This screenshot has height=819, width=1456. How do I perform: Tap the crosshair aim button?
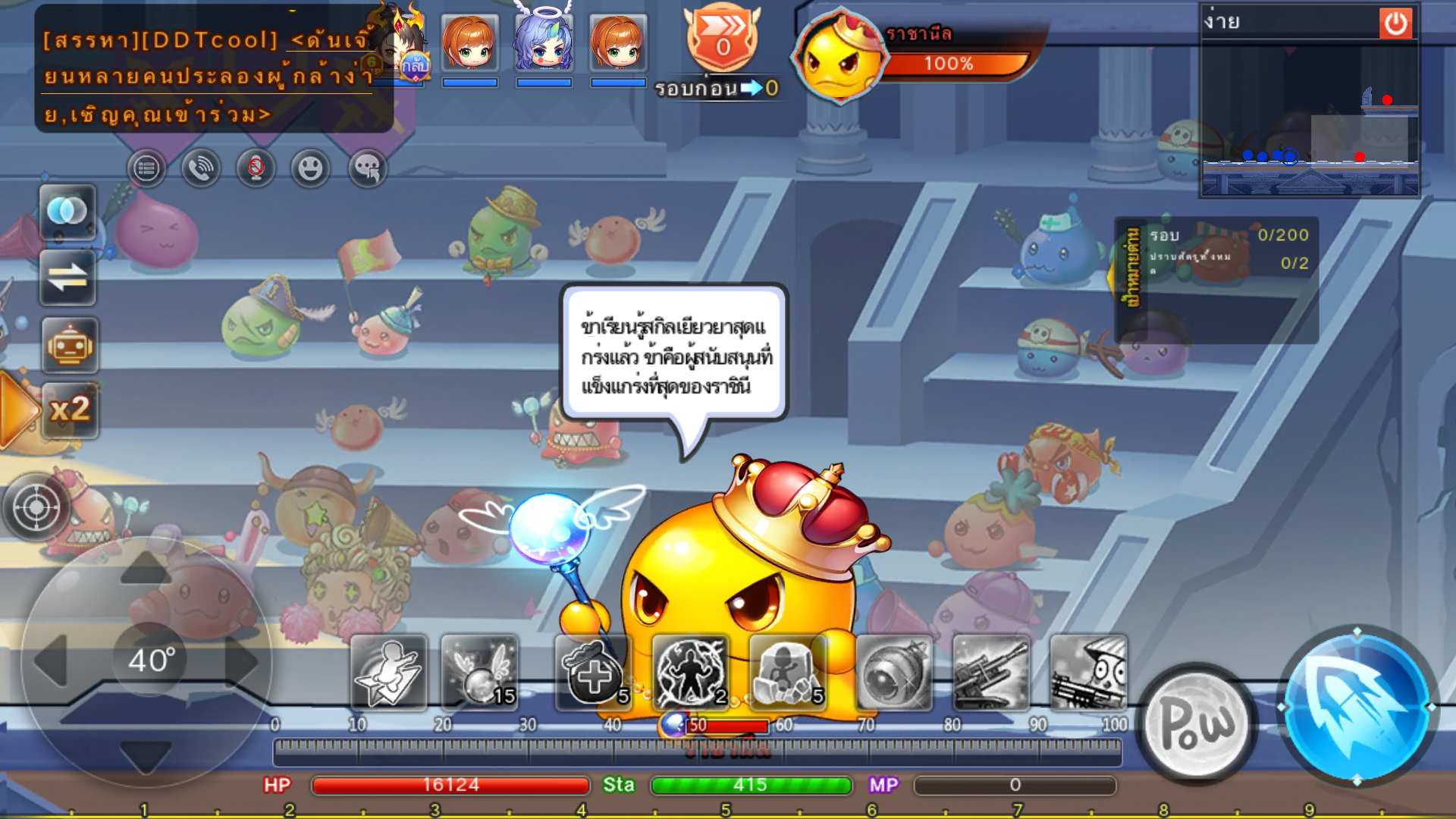point(36,506)
